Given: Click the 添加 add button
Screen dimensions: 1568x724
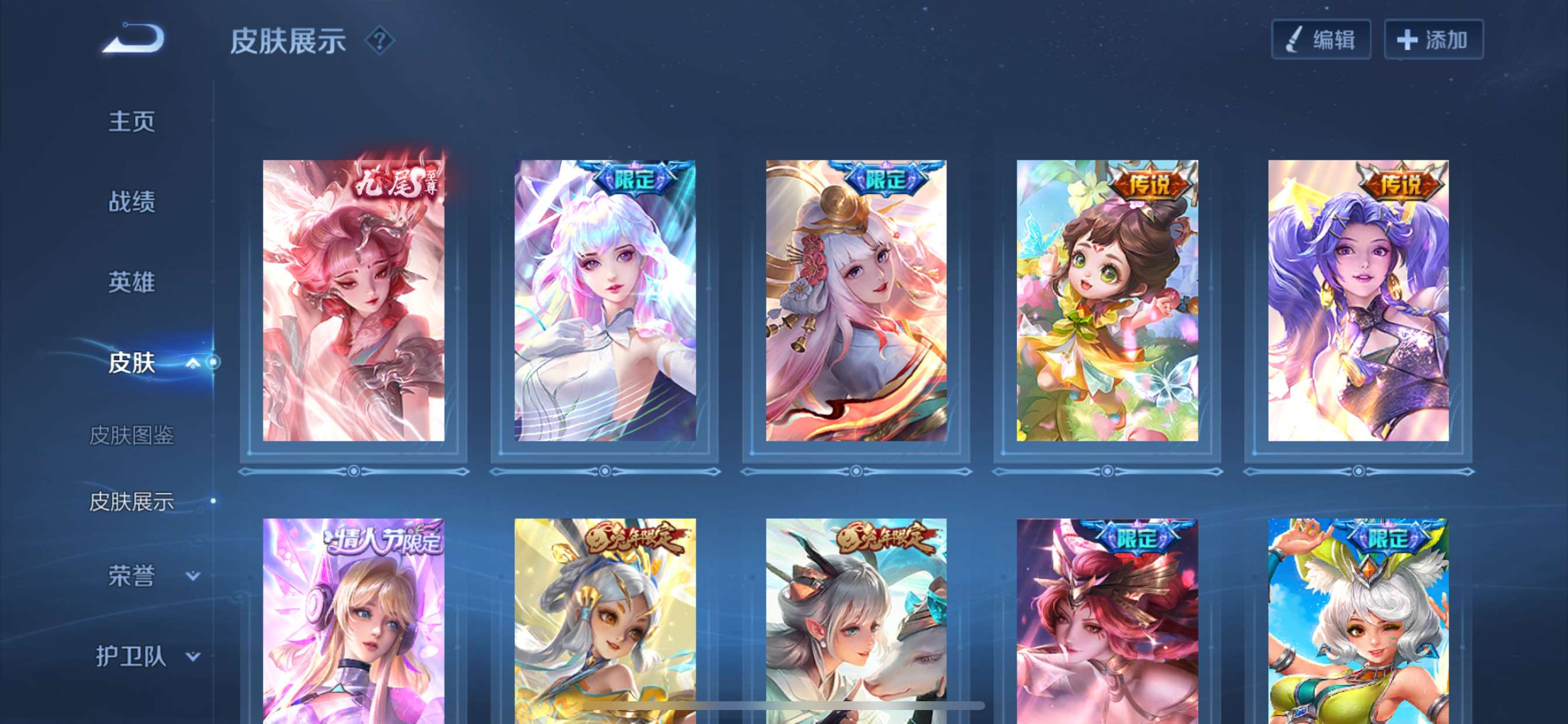Looking at the screenshot, I should (1433, 40).
